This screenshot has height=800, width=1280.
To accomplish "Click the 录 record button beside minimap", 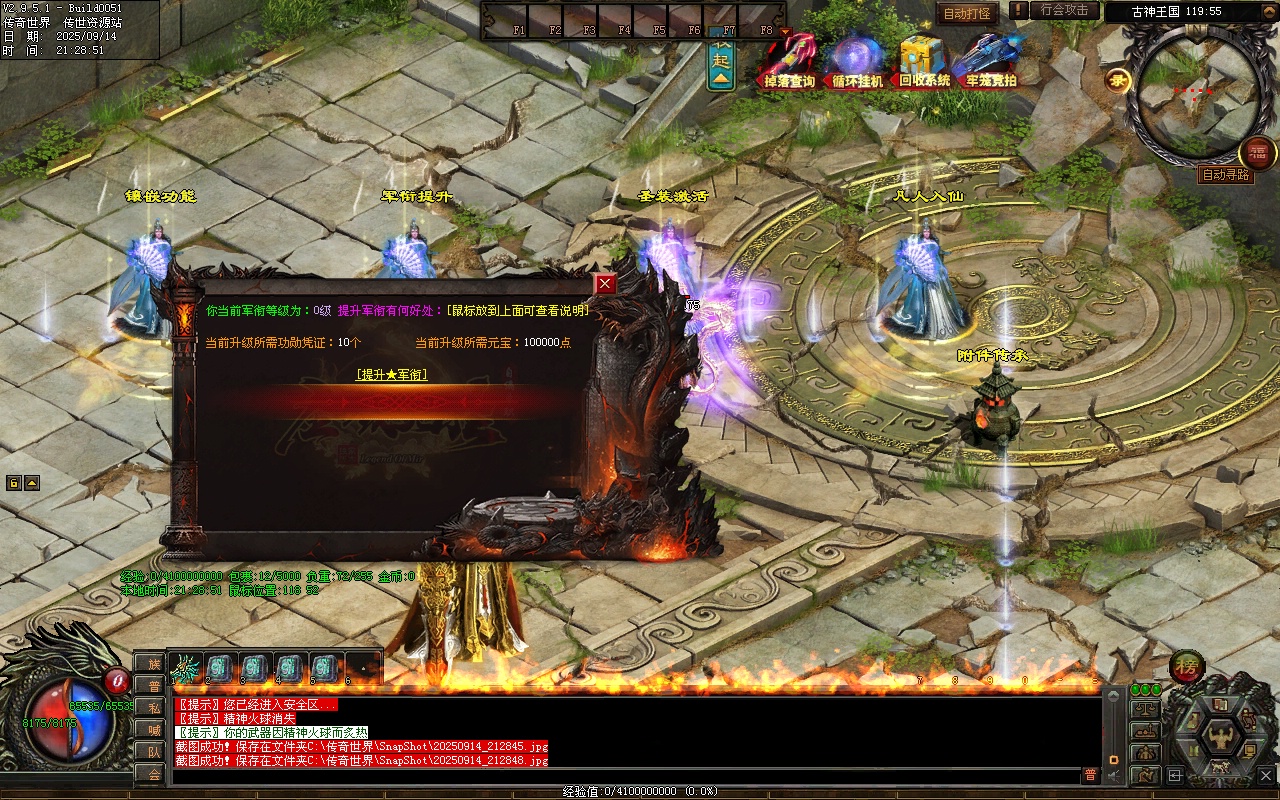I will (1117, 81).
